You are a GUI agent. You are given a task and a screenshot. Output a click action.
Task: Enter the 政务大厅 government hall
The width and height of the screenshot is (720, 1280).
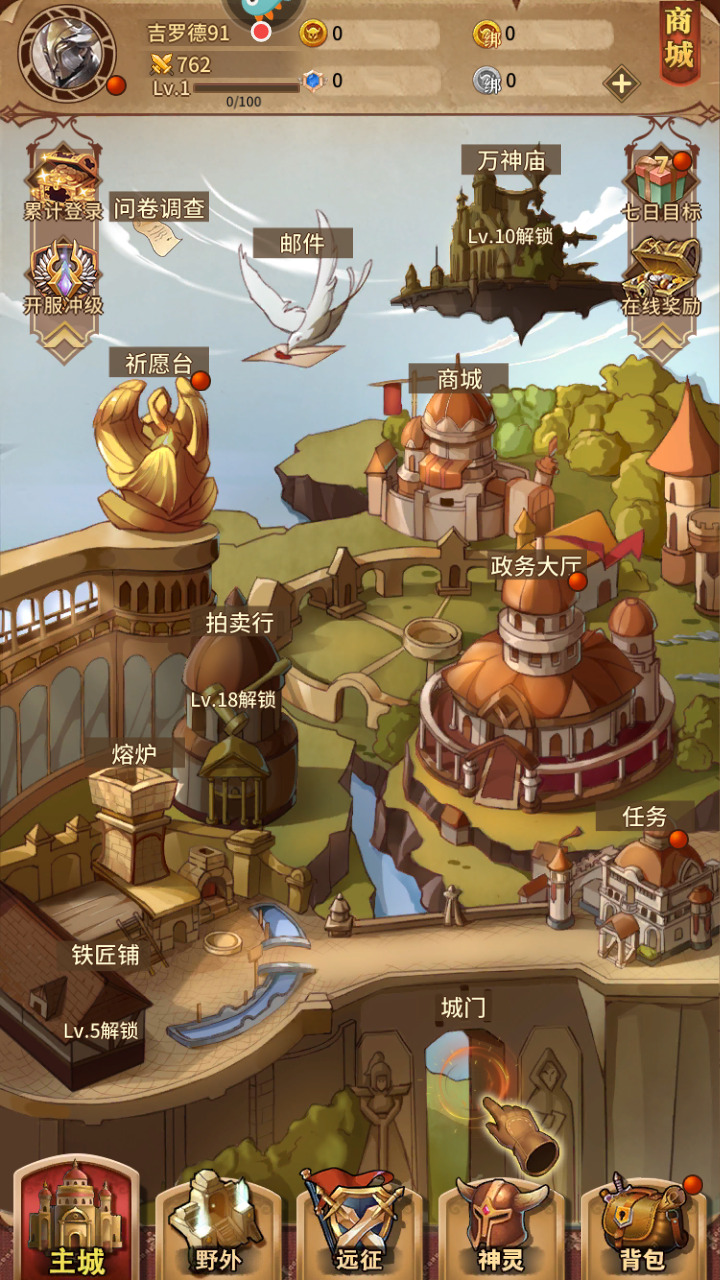(x=540, y=690)
